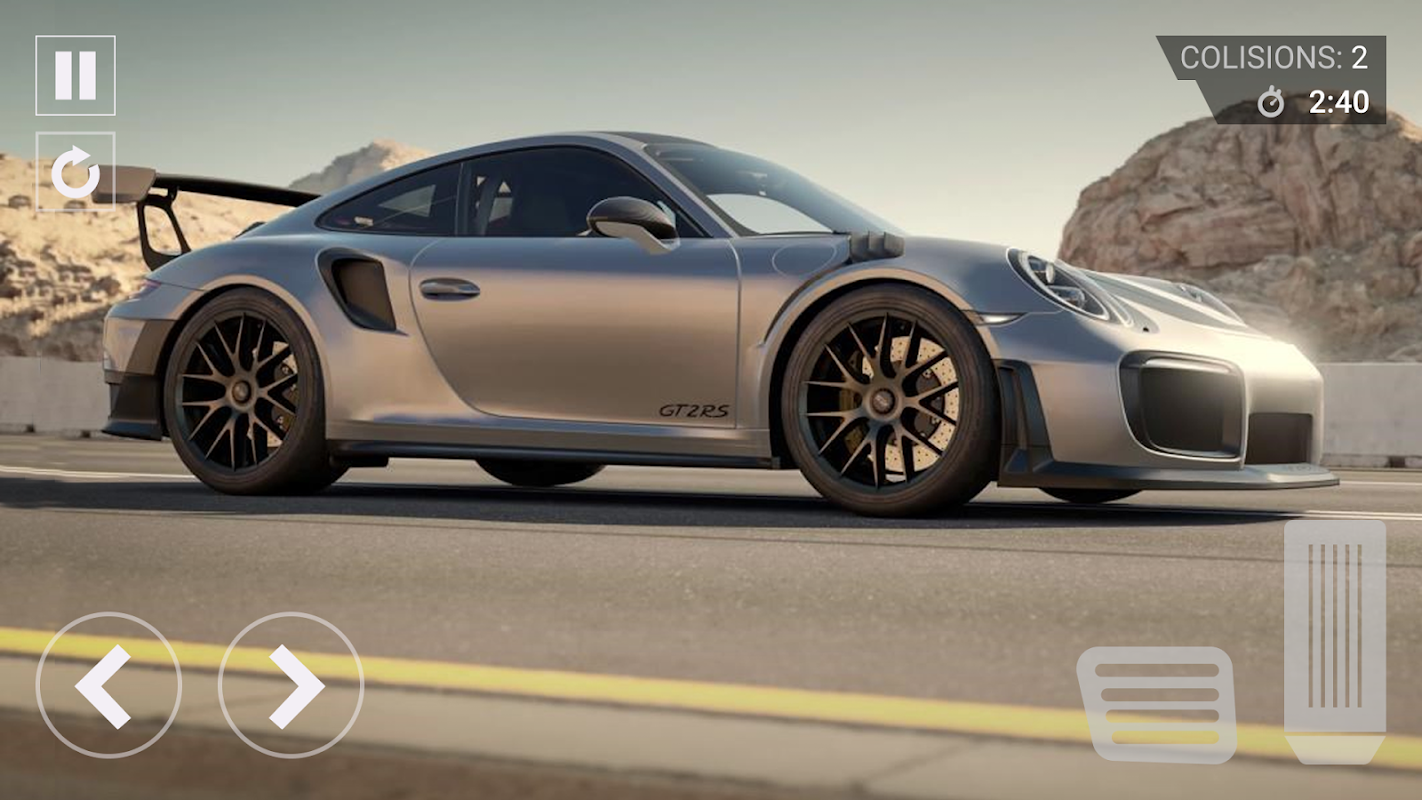Hit the wide brake pedal
The image size is (1422, 800).
point(1157,704)
